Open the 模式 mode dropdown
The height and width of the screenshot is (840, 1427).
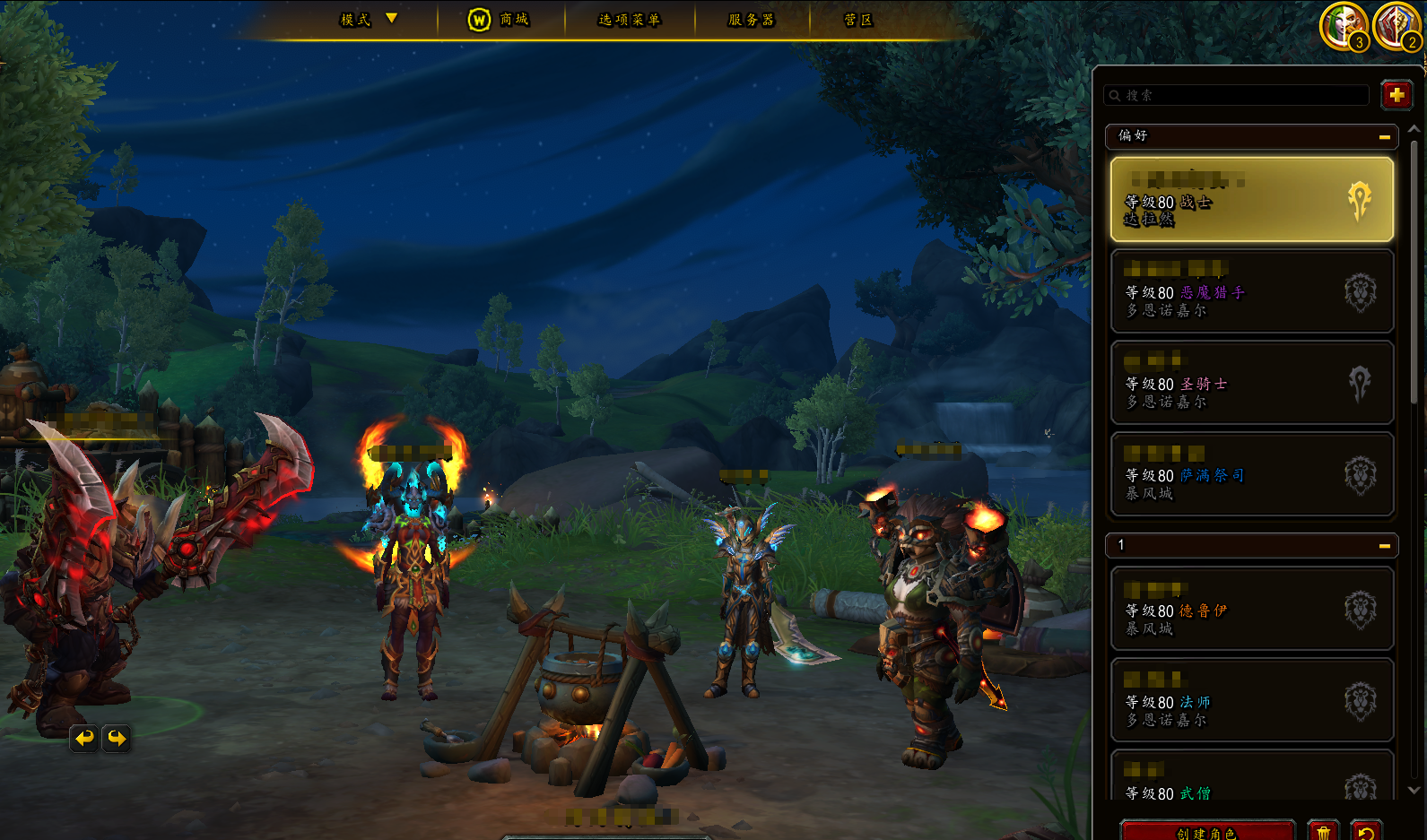368,20
